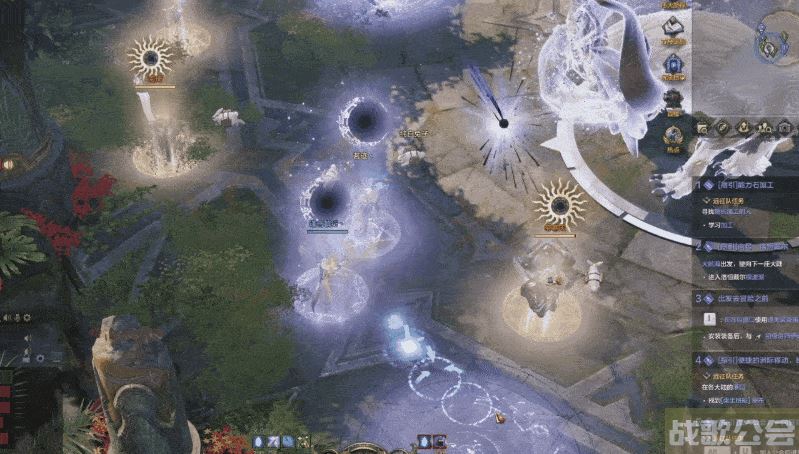Click the water-drop skill icon on the bottom hotbar
This screenshot has height=454, width=799.
[x=260, y=441]
